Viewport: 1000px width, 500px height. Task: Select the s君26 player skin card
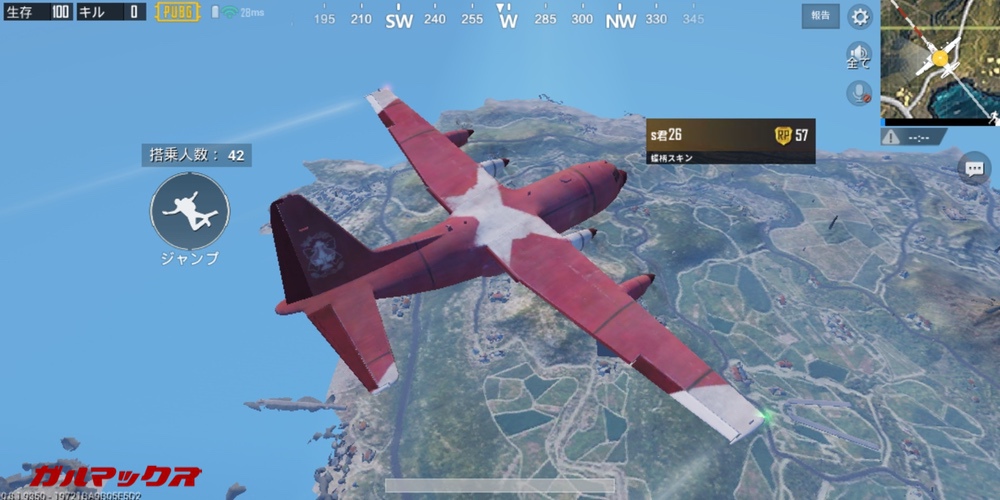(x=730, y=141)
